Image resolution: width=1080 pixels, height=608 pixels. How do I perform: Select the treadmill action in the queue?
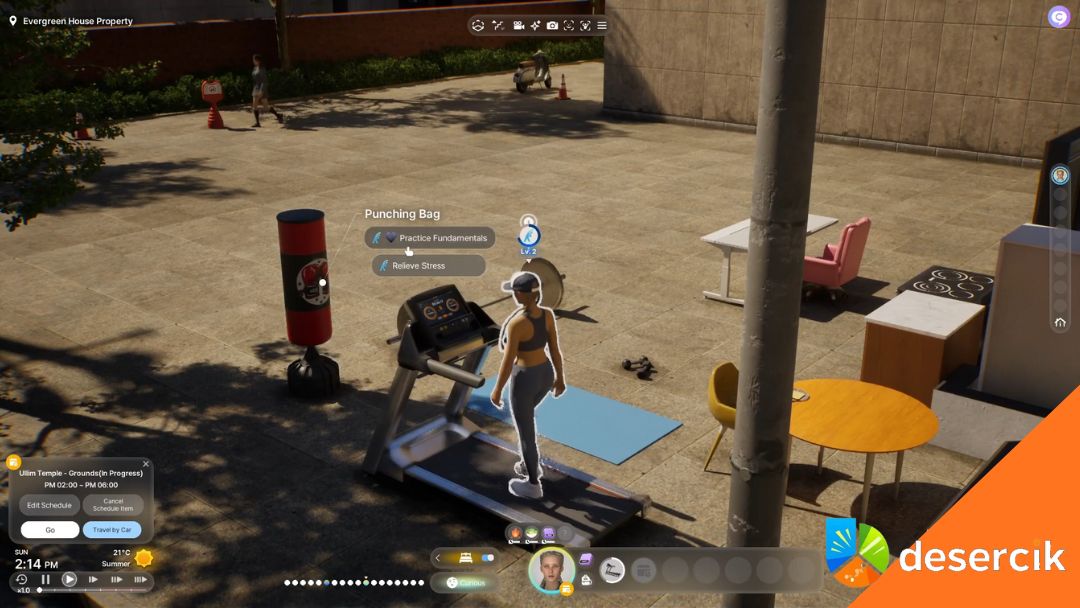tap(612, 570)
